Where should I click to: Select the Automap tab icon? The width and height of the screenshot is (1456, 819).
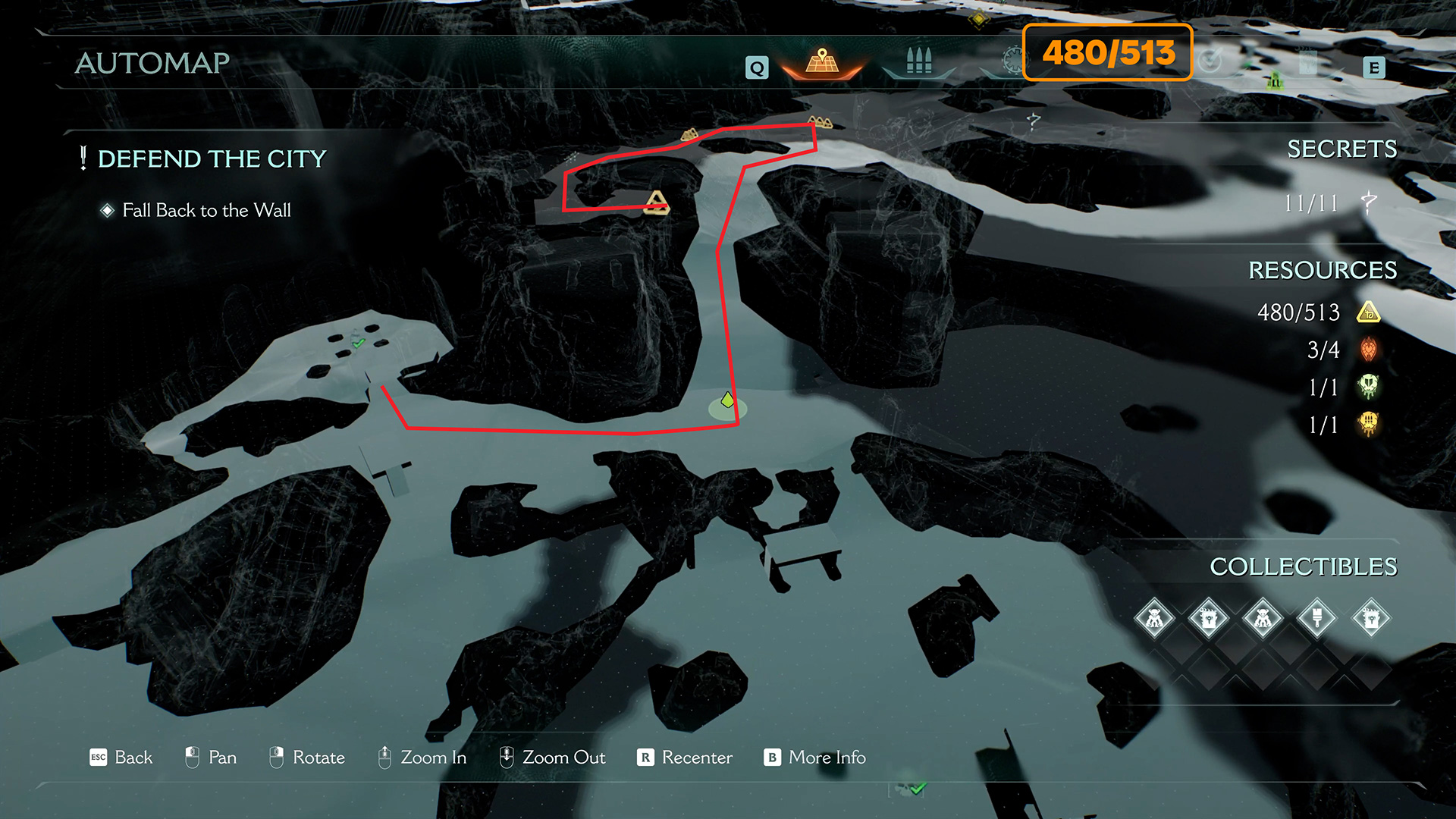coord(822,61)
